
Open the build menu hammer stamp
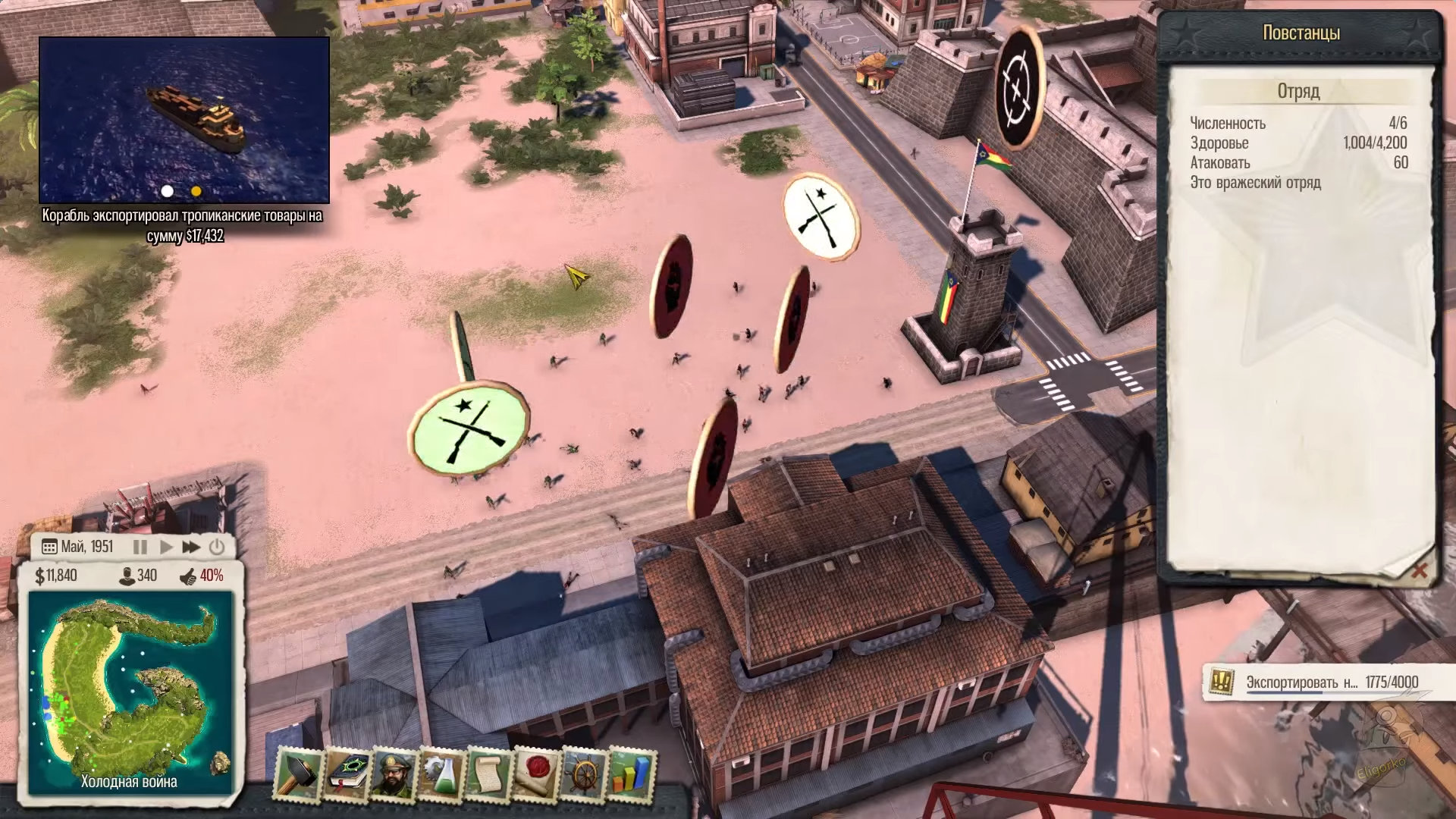(x=297, y=775)
